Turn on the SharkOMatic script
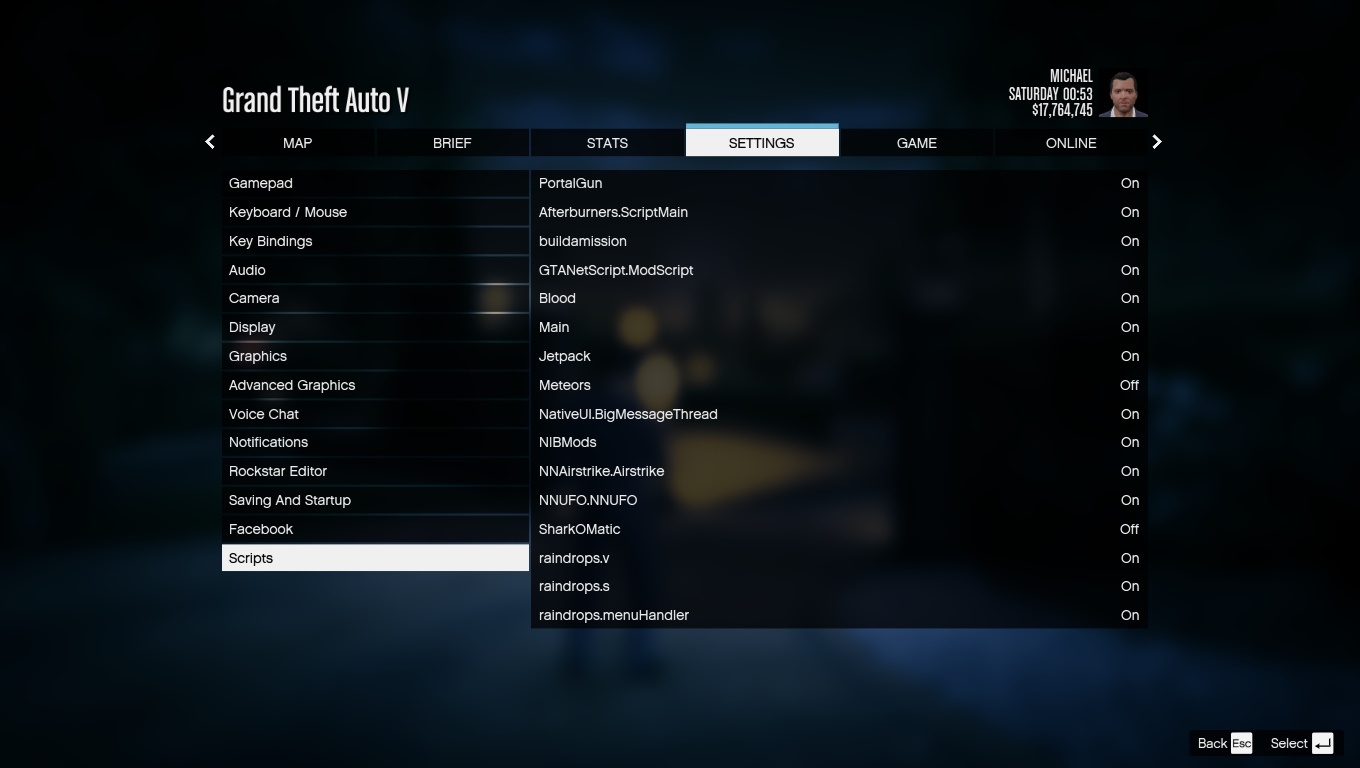 point(838,529)
